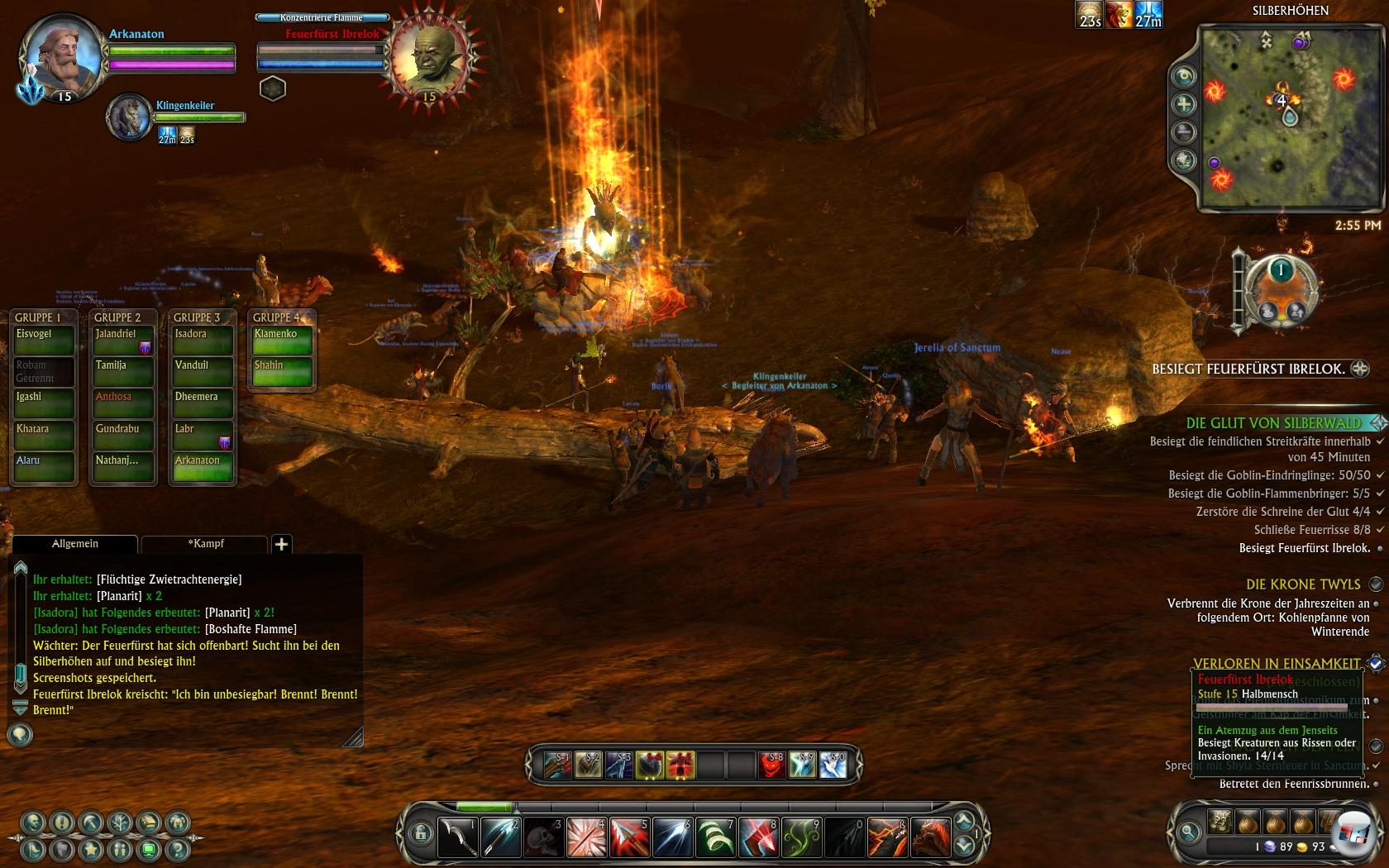Open the quest log exclamation mark button
This screenshot has height=868, width=1389.
click(x=62, y=823)
